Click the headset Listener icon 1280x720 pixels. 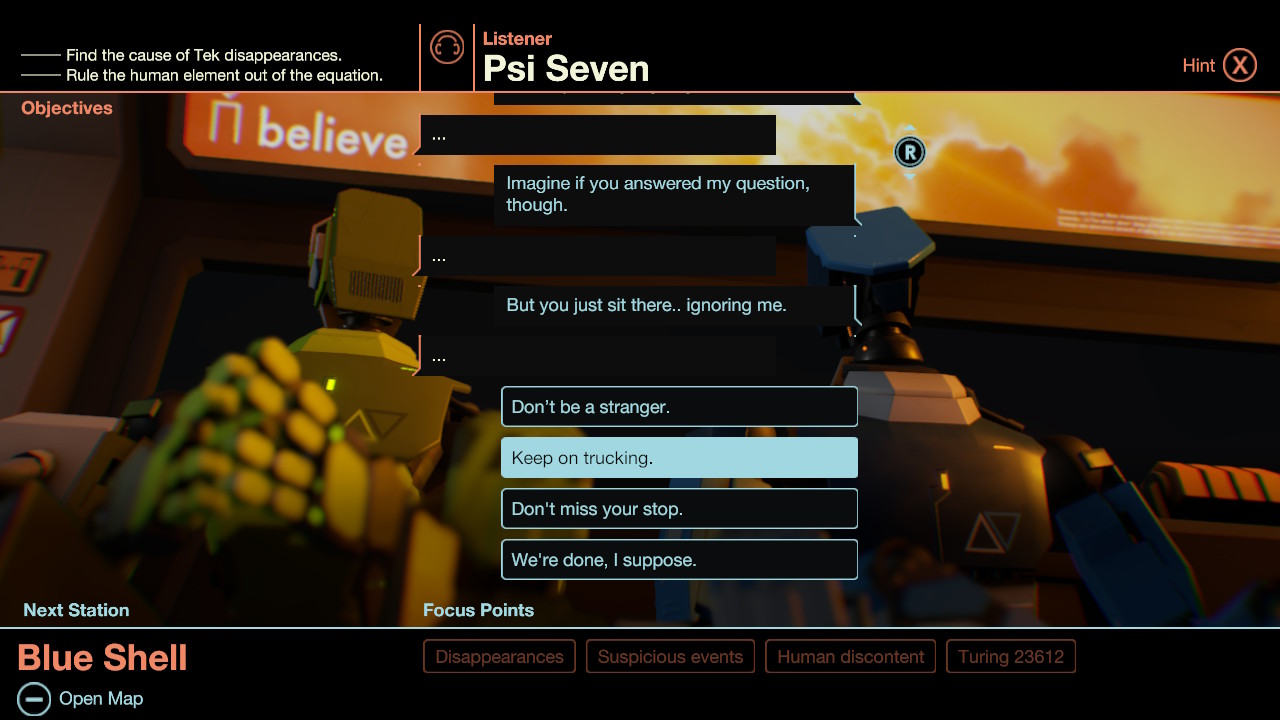pos(446,47)
